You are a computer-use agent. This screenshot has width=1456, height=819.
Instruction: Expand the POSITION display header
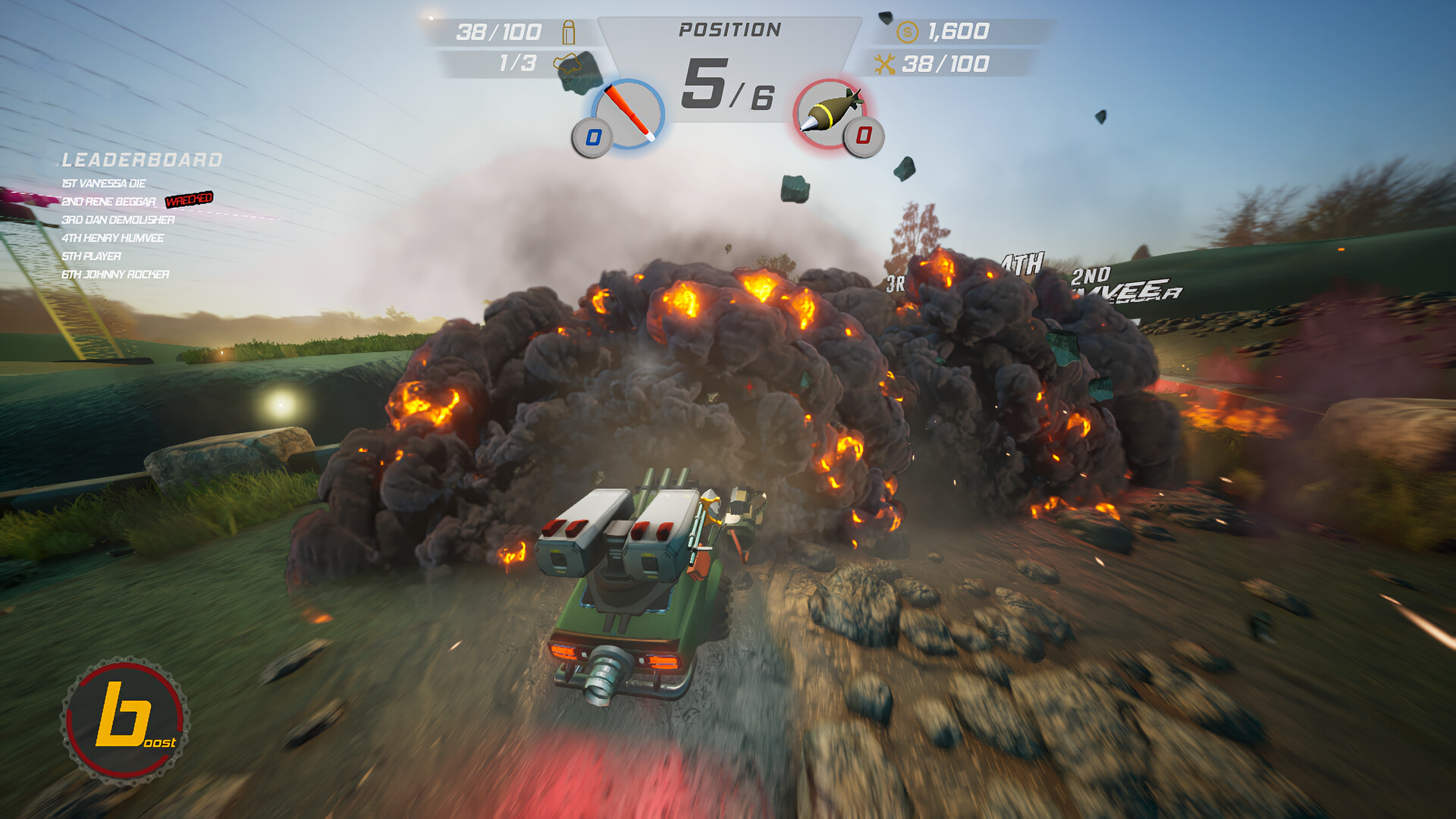click(x=730, y=28)
